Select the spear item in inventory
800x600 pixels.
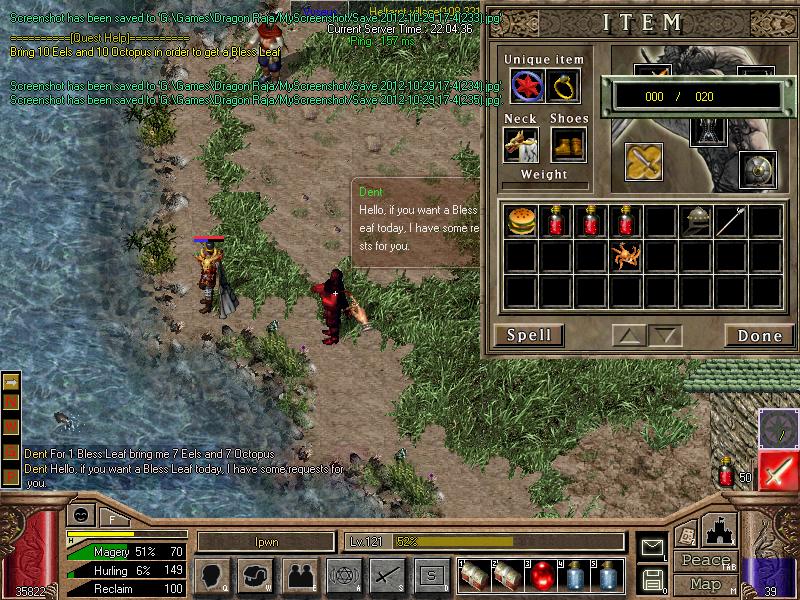[x=731, y=221]
